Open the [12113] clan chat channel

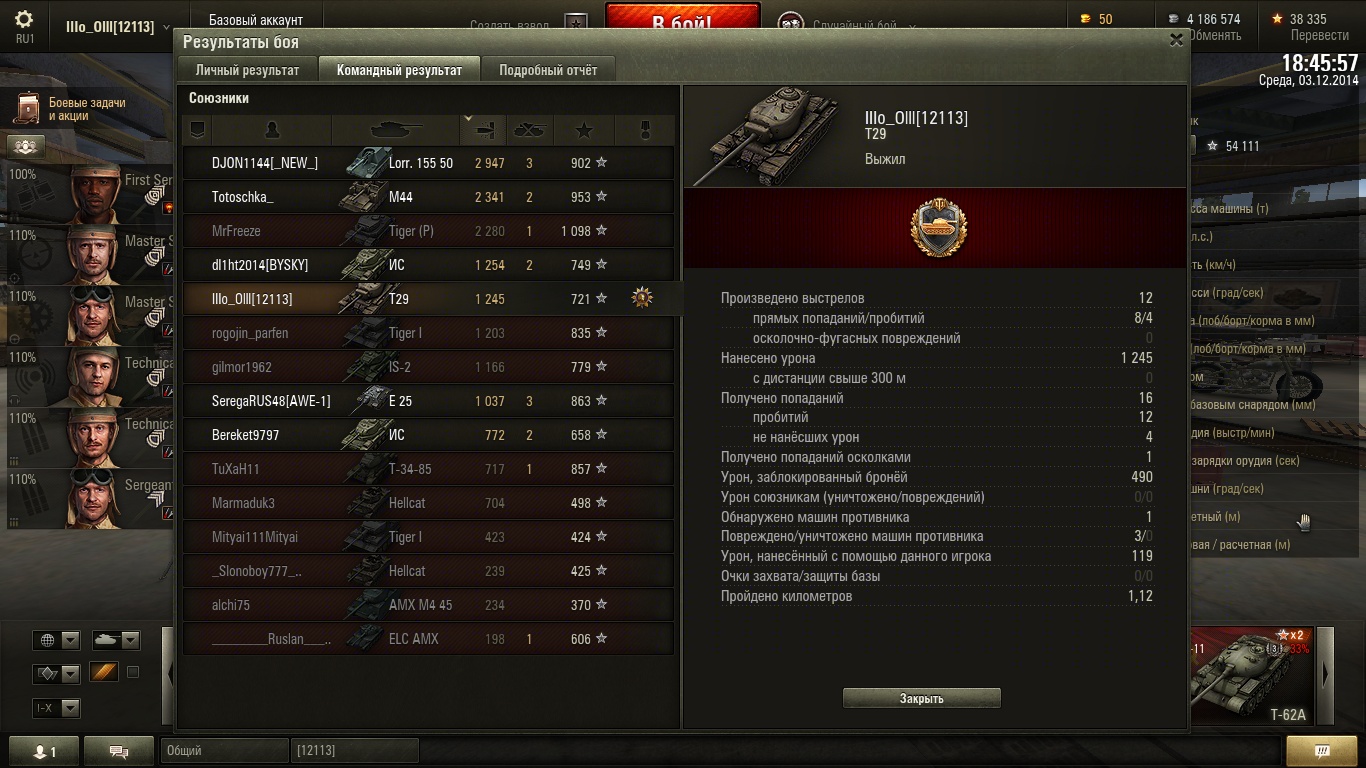coord(354,750)
